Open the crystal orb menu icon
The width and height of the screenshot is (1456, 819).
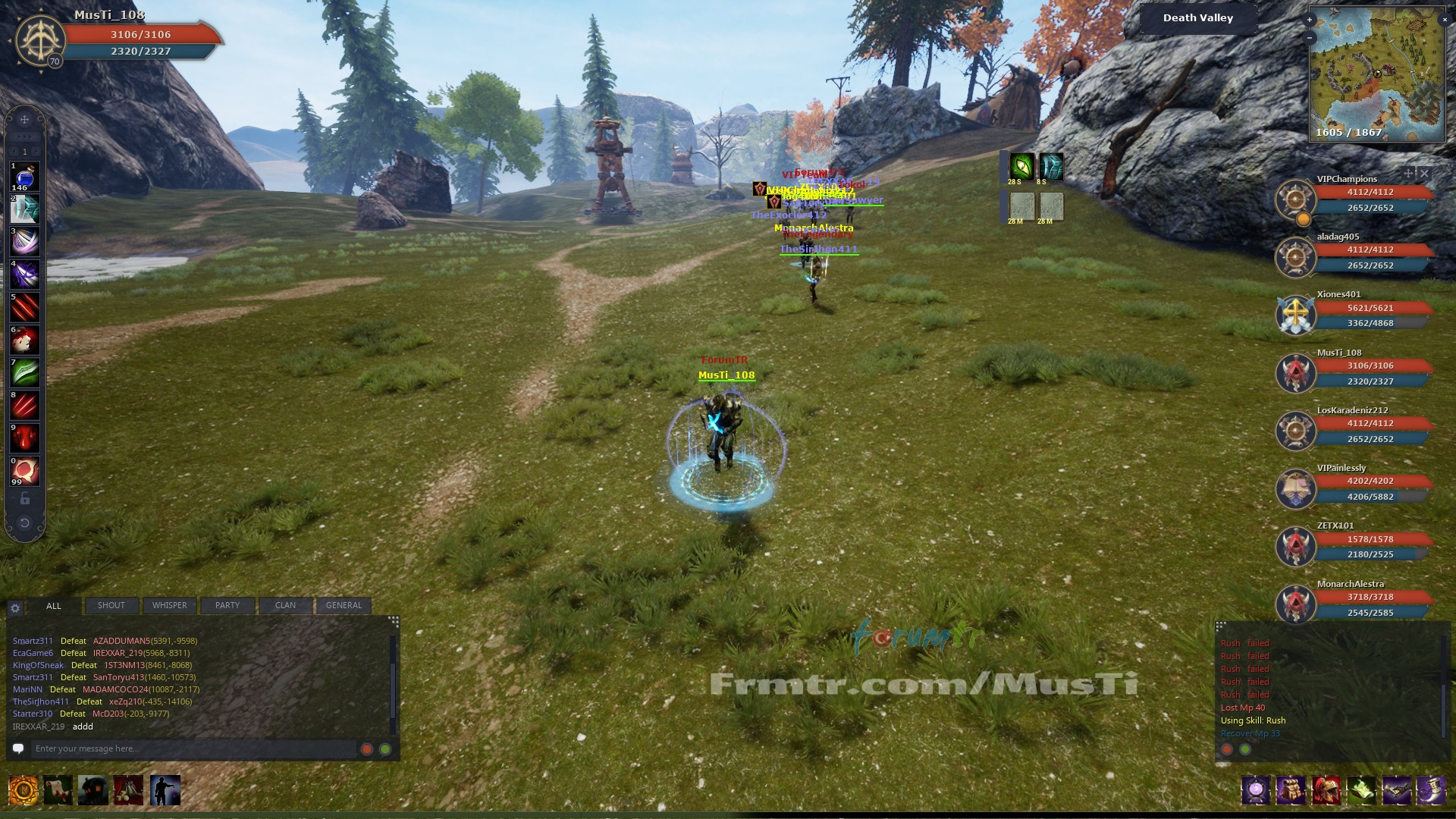click(x=1256, y=790)
